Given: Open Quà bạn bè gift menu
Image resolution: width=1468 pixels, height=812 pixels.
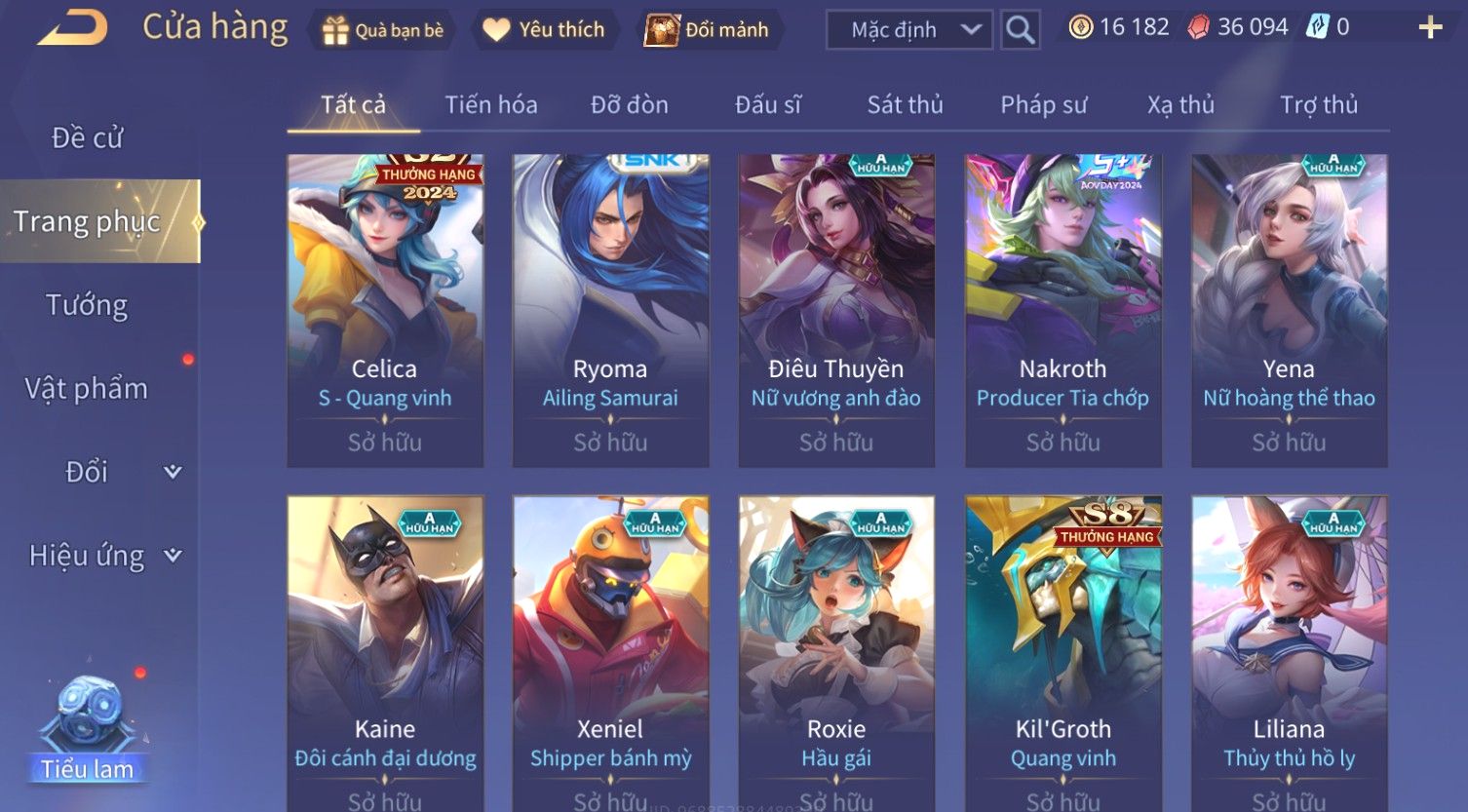Looking at the screenshot, I should (x=382, y=30).
